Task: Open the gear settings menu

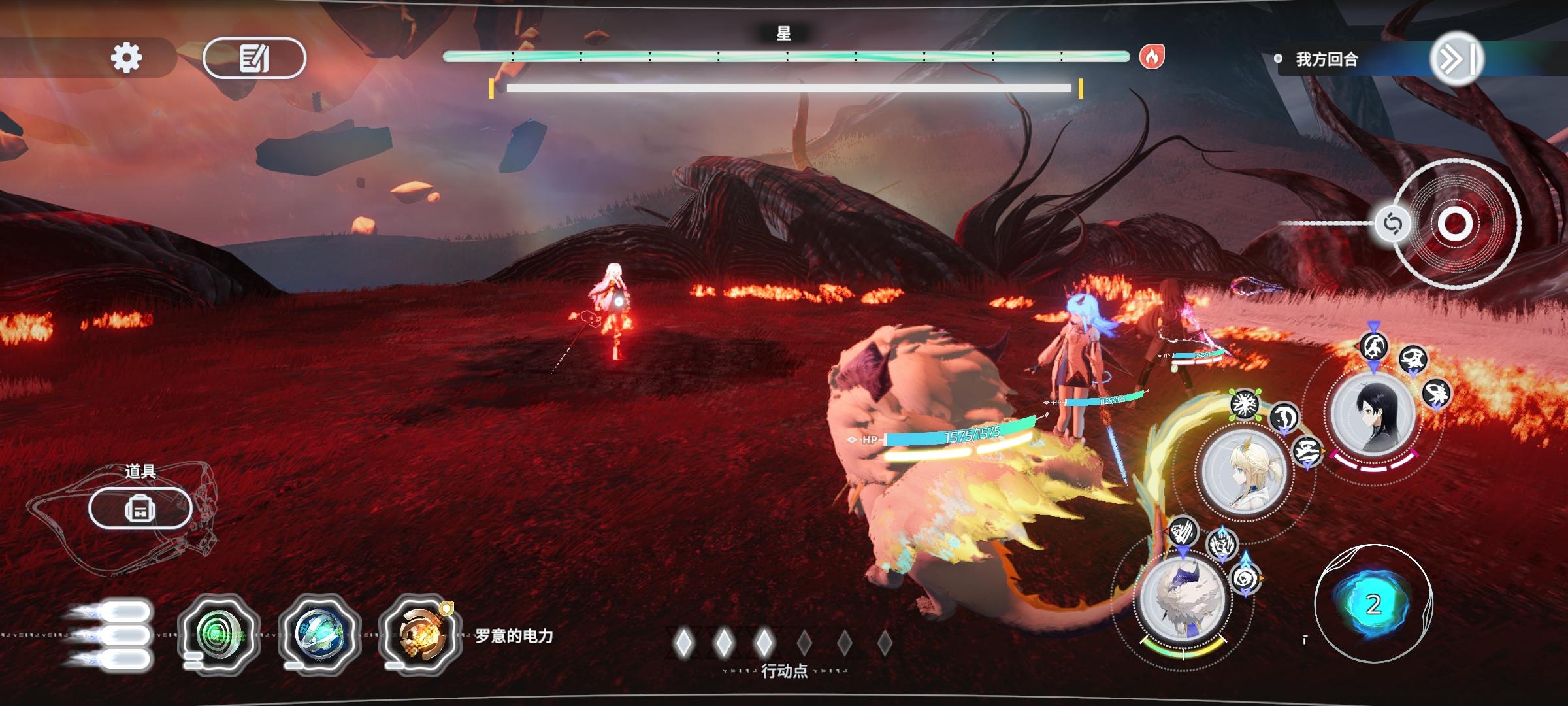Action: (x=126, y=58)
